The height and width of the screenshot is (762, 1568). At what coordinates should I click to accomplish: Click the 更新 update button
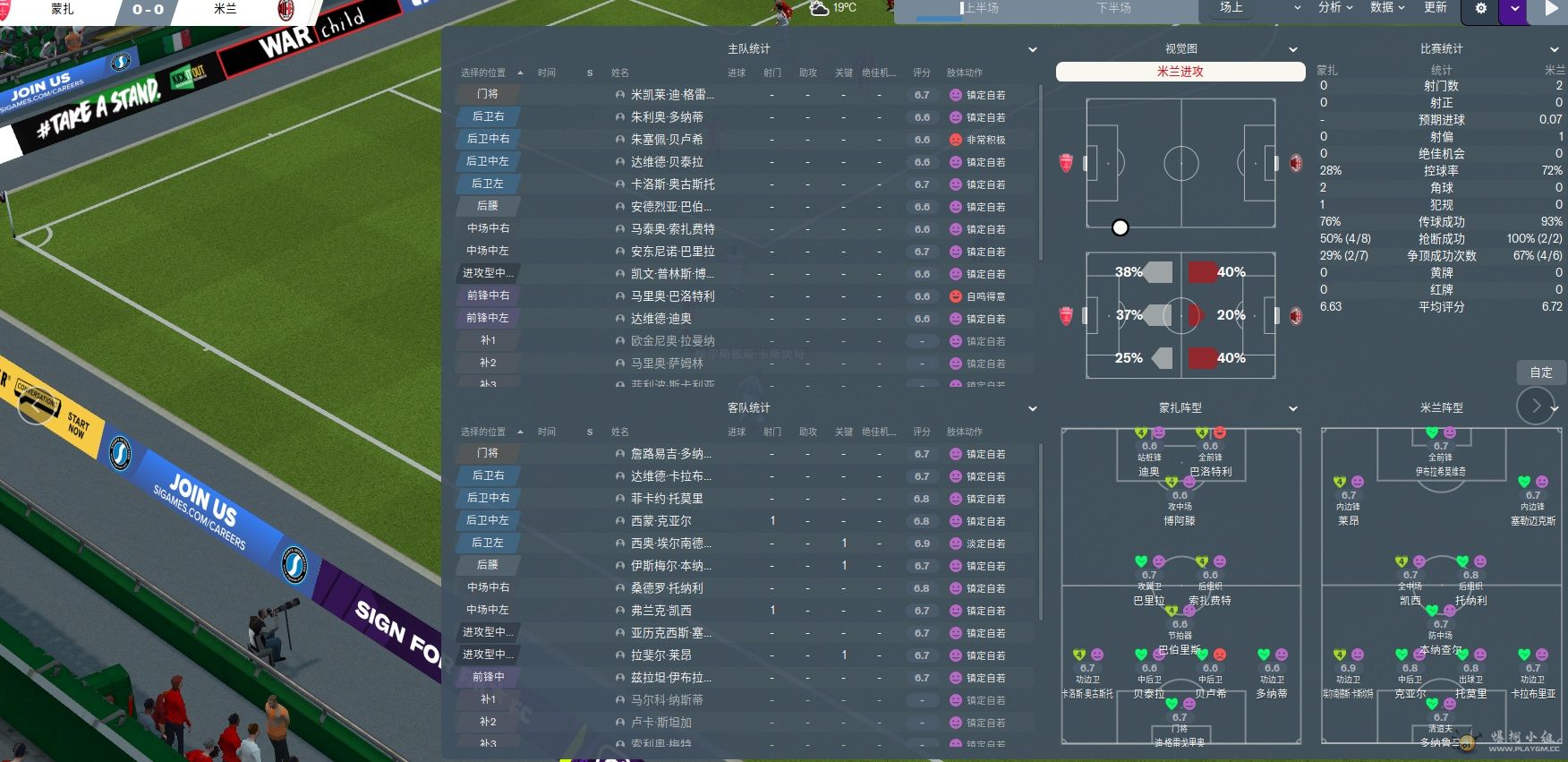(1436, 8)
